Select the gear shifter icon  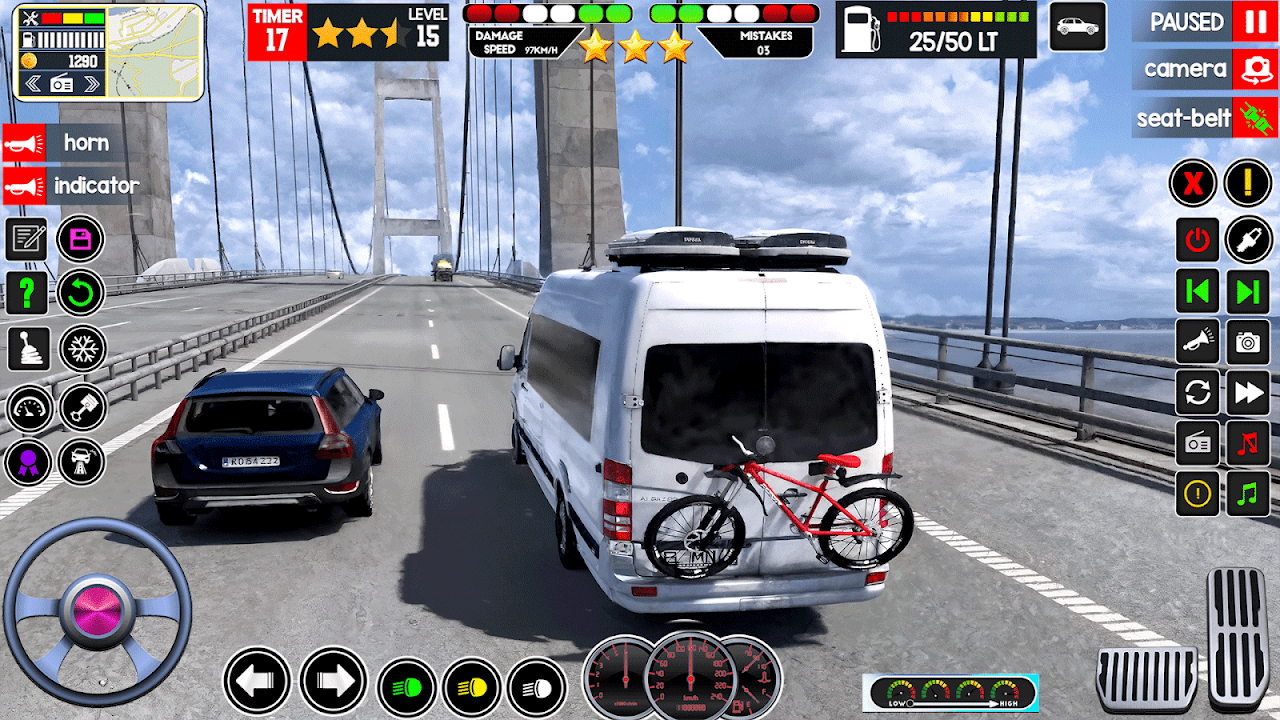tap(28, 348)
